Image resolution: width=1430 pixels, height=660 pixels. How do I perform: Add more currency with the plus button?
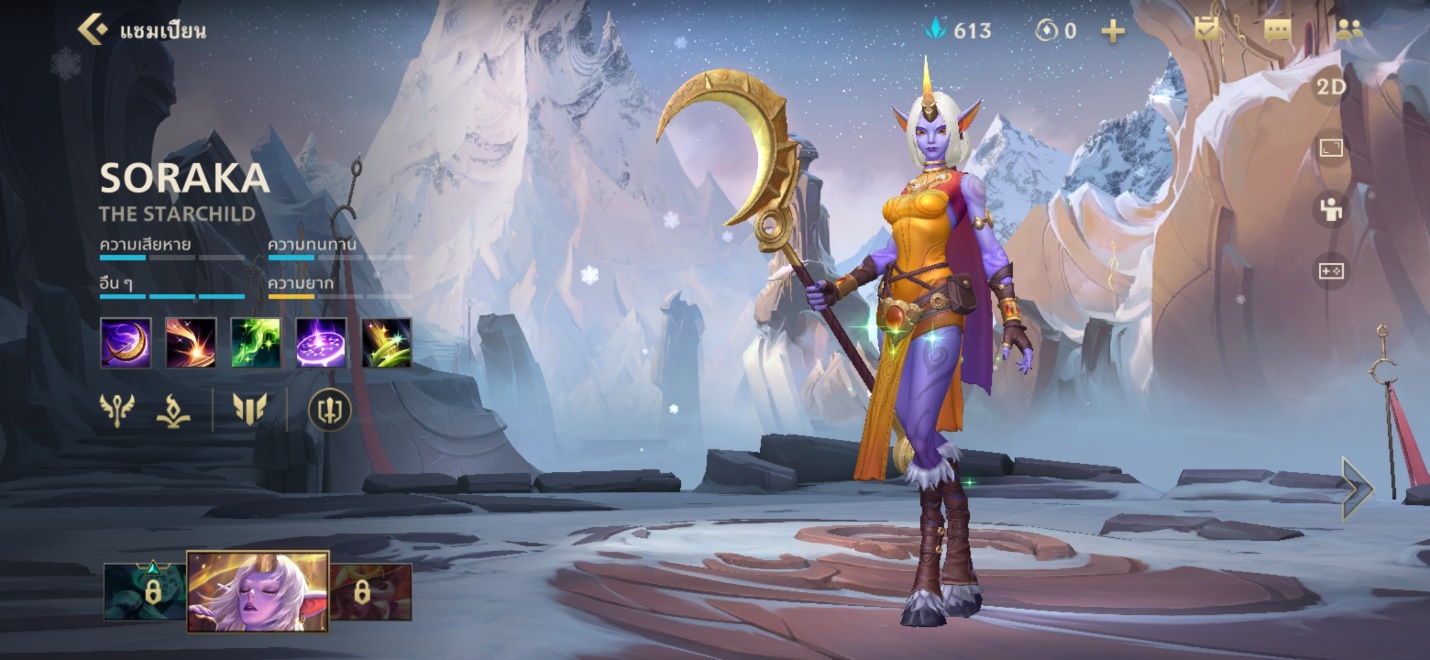coord(1113,31)
